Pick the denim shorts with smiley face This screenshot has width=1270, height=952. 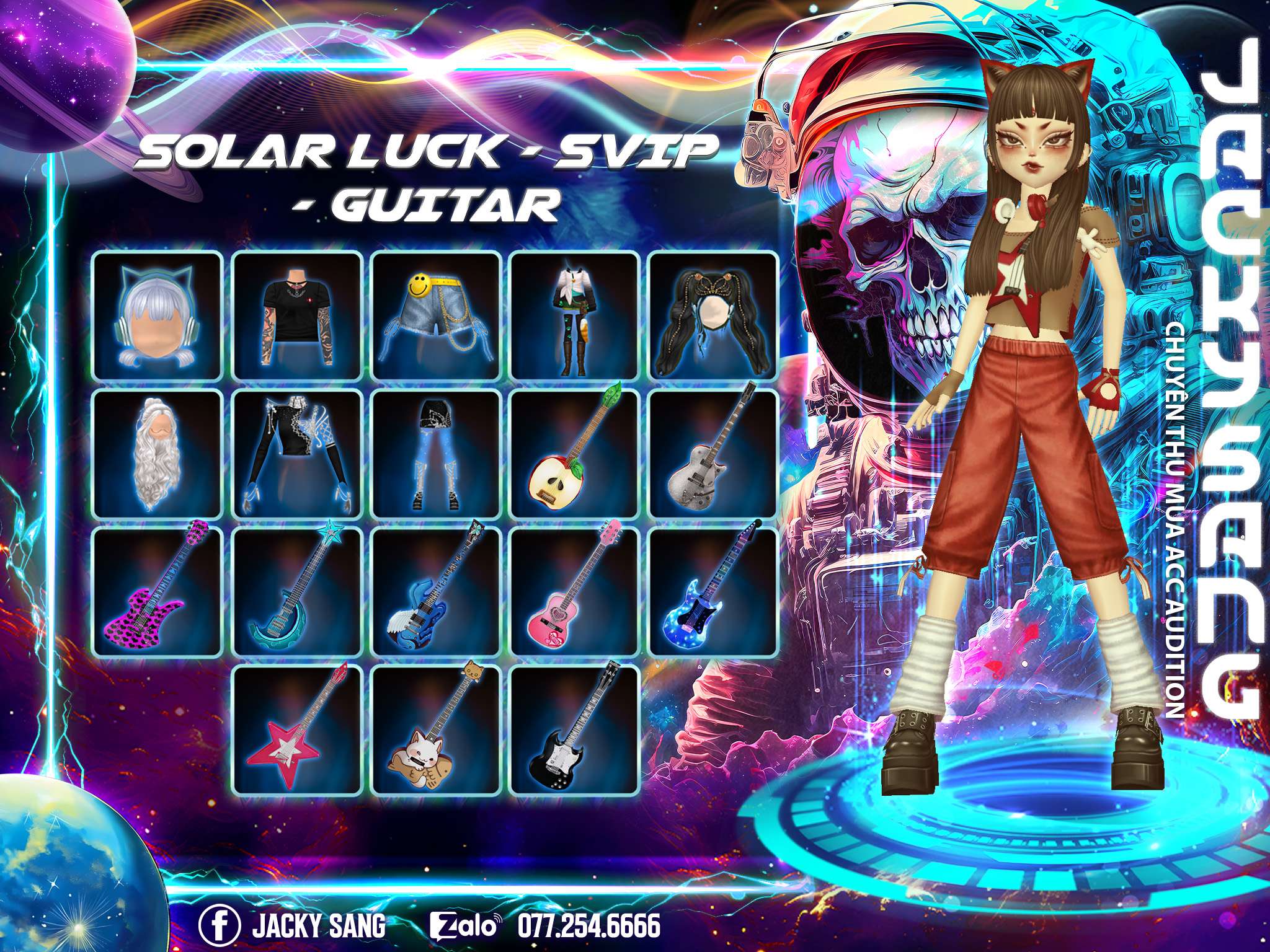tap(436, 315)
